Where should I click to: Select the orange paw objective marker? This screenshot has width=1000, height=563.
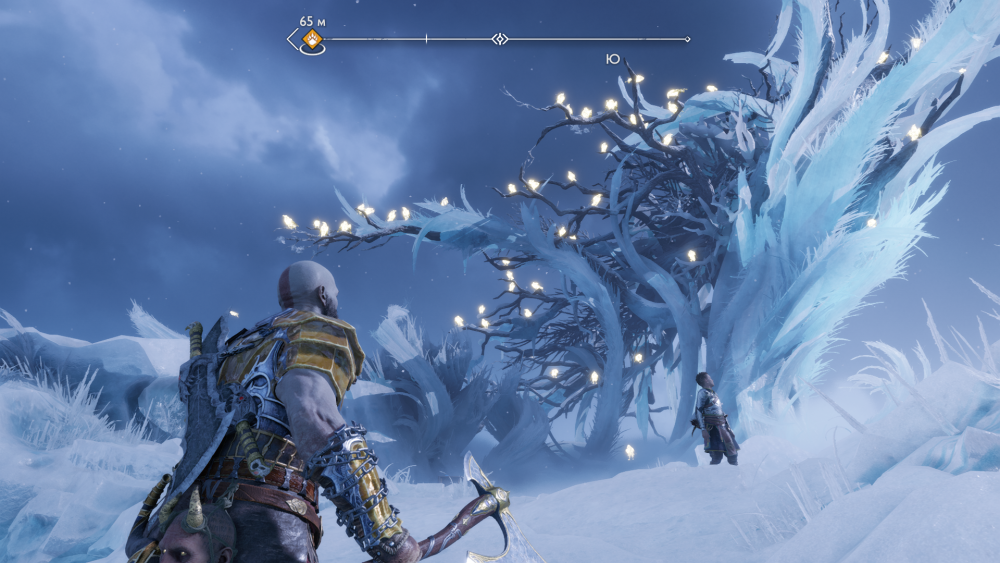point(312,39)
